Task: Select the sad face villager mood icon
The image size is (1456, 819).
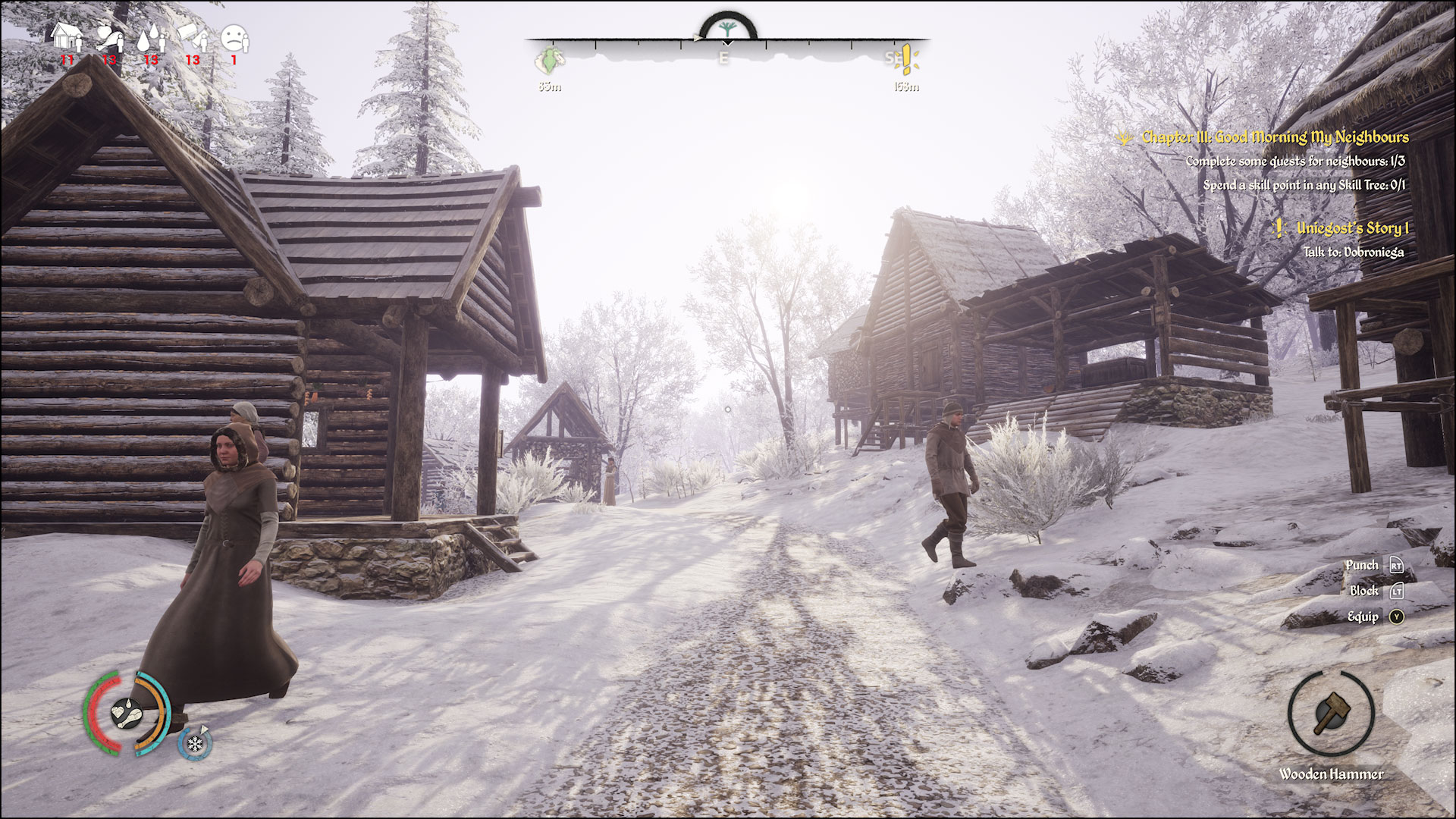Action: click(x=234, y=36)
